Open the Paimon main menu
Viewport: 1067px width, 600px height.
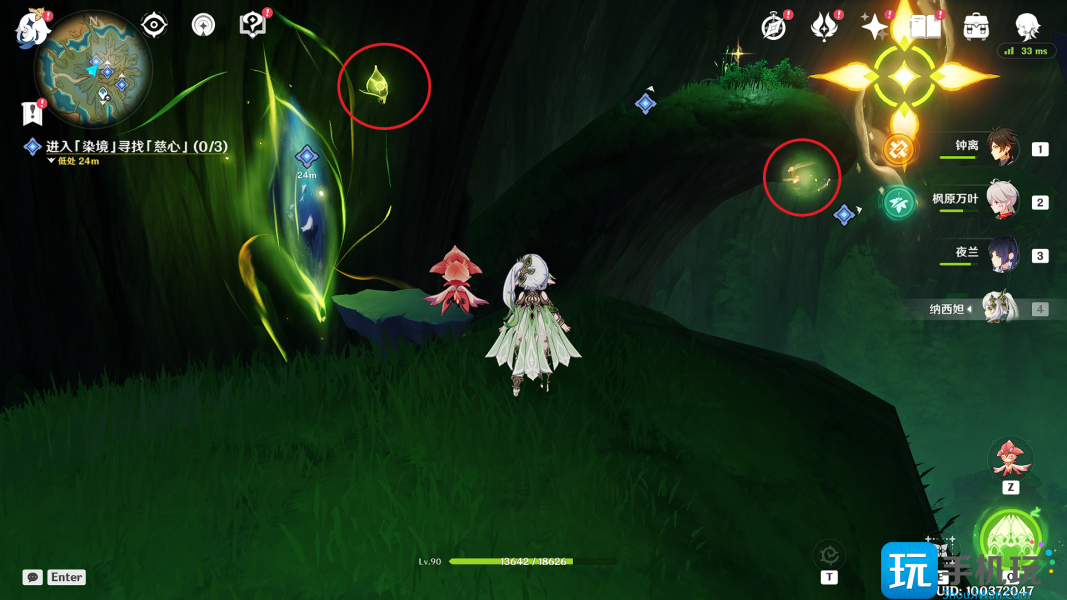[32, 28]
